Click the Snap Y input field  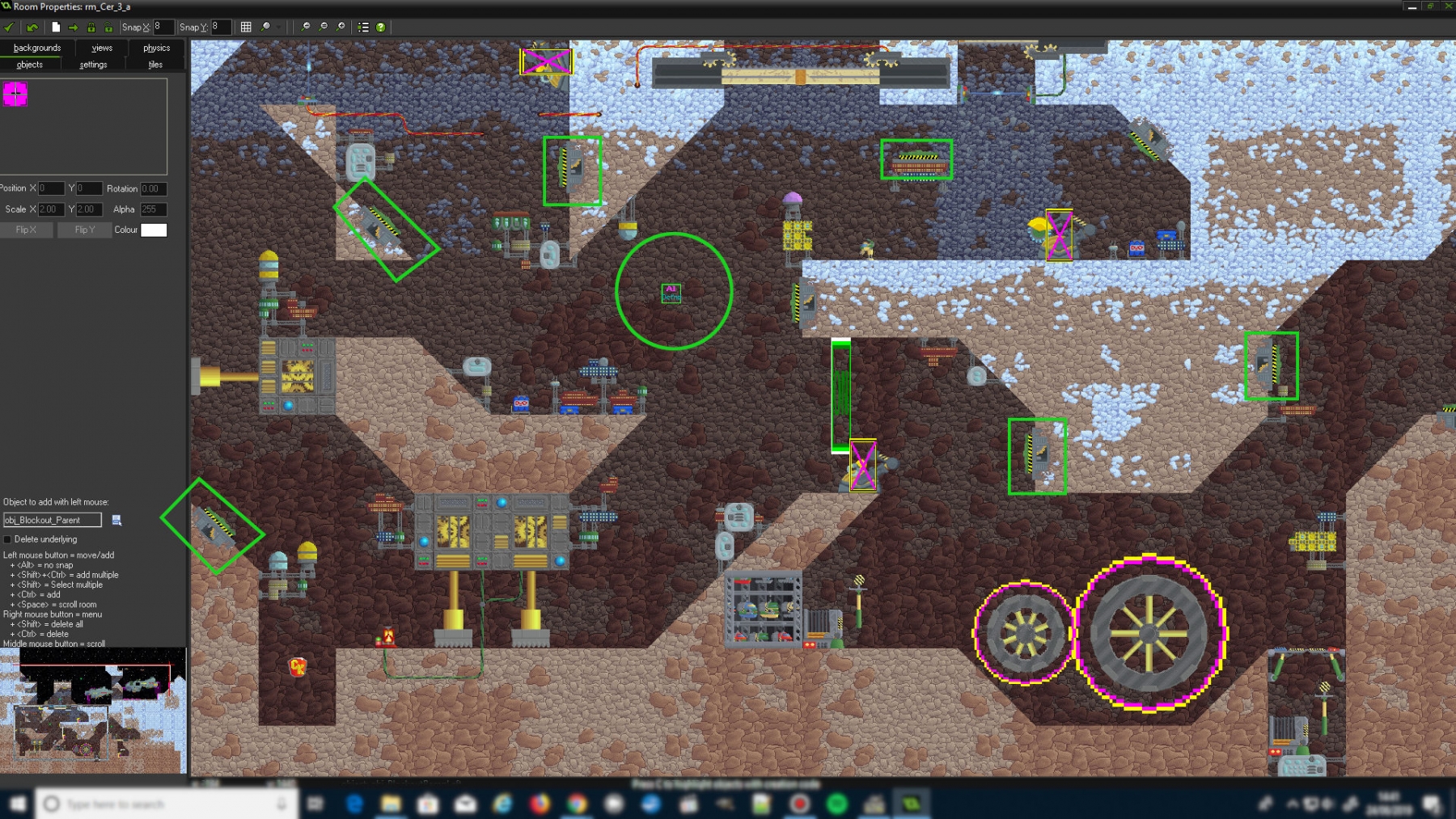(x=221, y=27)
